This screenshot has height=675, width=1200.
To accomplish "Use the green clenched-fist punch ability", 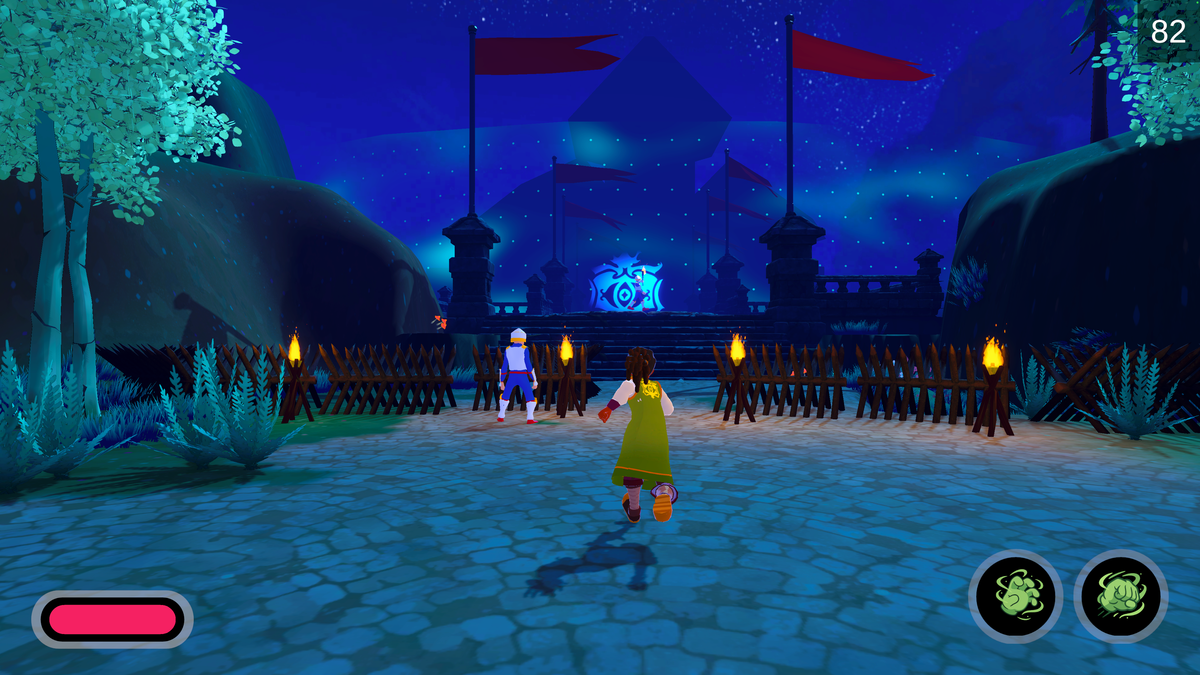I will coord(1121,596).
